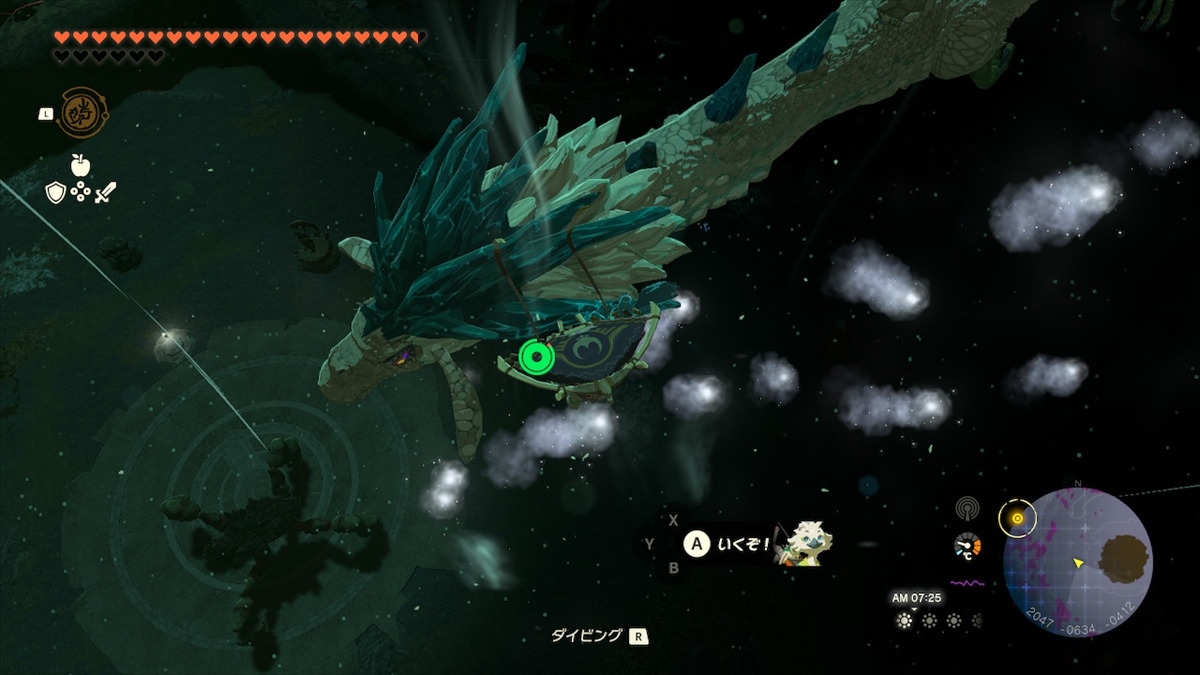This screenshot has width=1200, height=675.
Task: Choose the sword quick-select icon
Action: [x=105, y=192]
